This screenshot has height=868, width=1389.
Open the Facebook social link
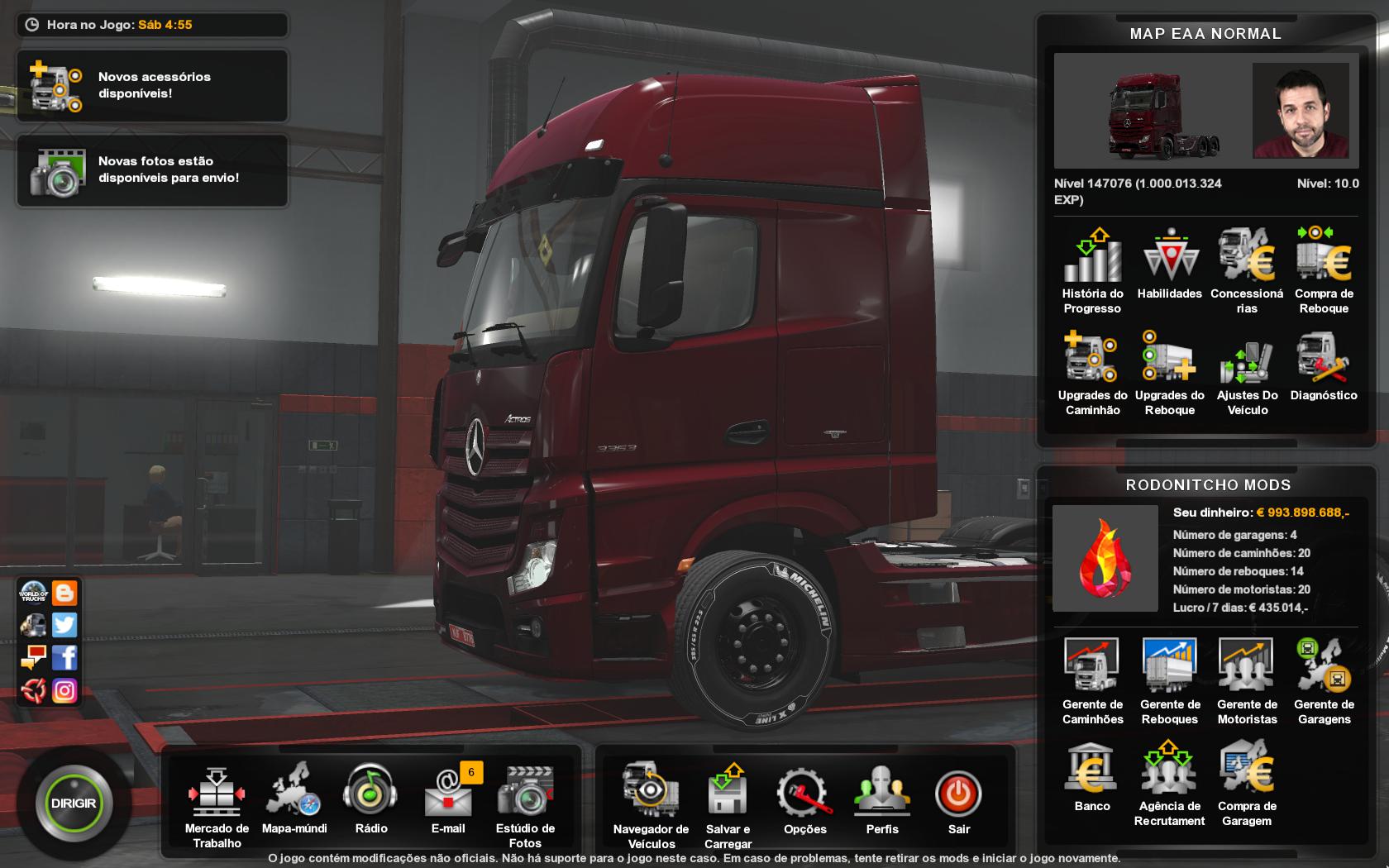pos(64,657)
